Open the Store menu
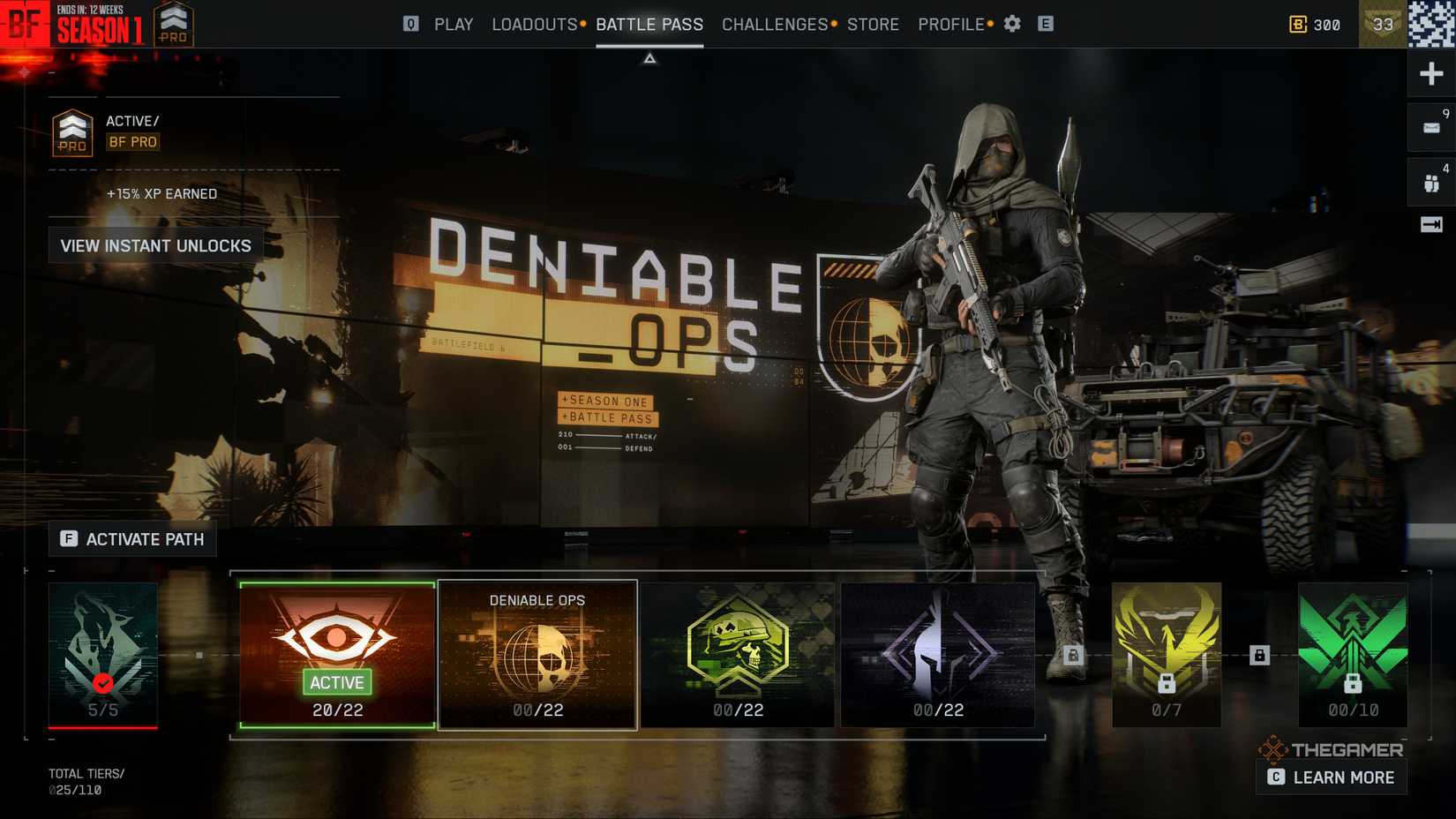The width and height of the screenshot is (1456, 819). click(x=873, y=25)
